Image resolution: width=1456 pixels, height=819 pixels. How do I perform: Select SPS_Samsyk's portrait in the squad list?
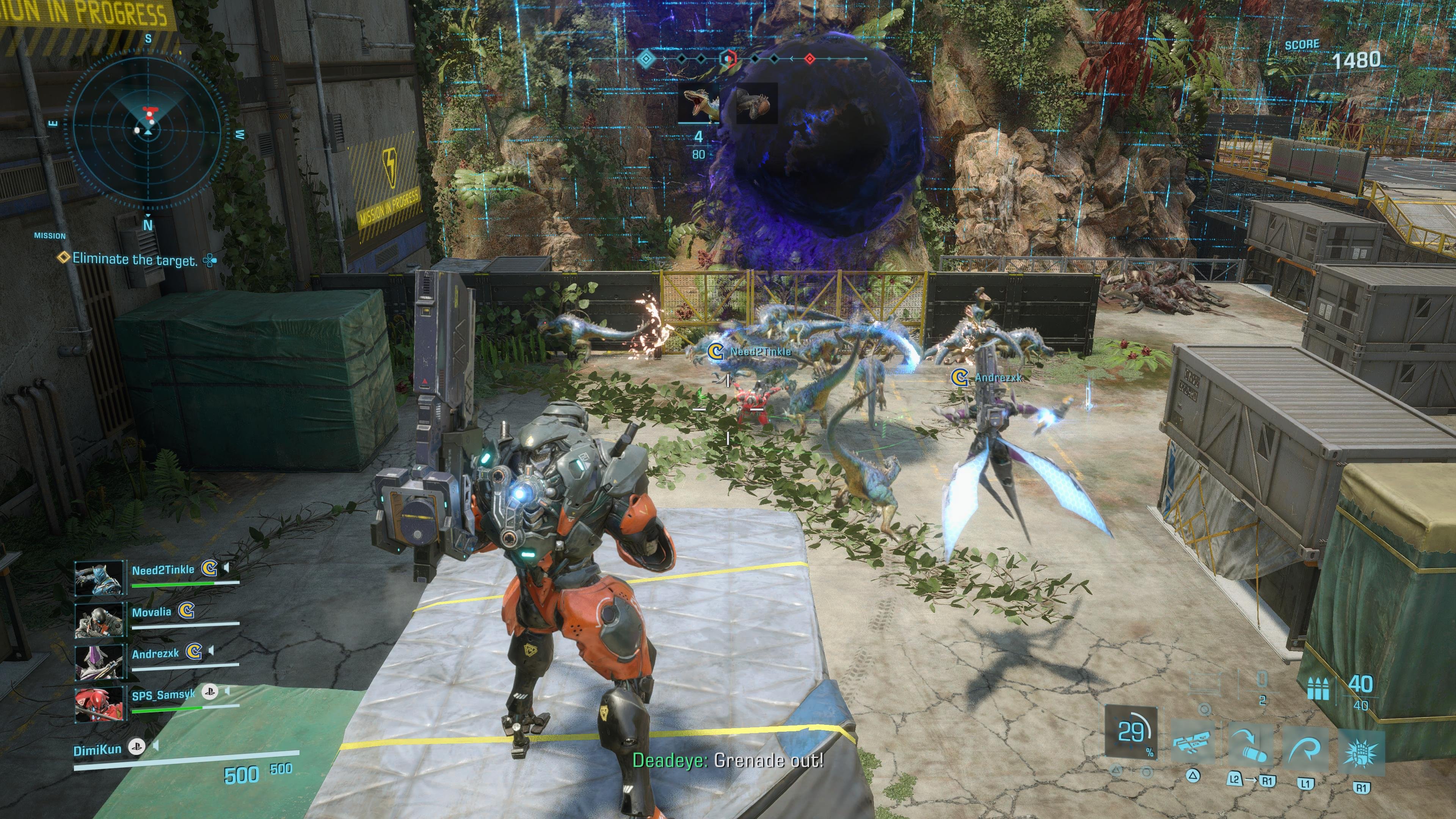click(x=99, y=703)
